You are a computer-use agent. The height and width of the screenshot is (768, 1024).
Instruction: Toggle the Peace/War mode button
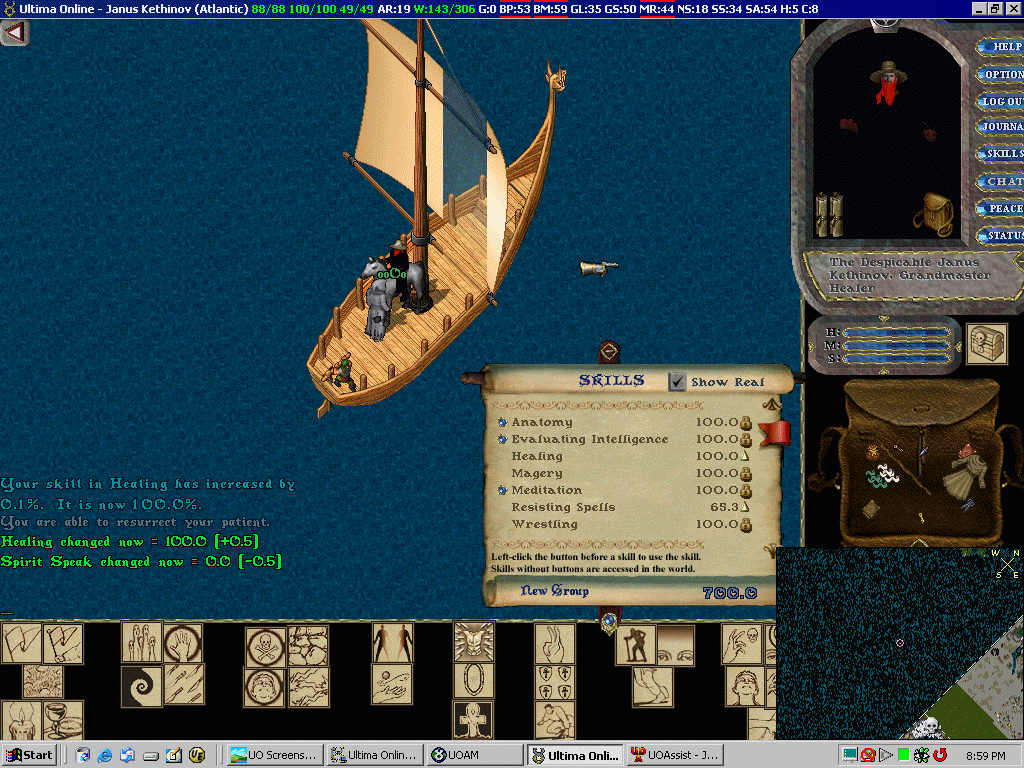1002,208
